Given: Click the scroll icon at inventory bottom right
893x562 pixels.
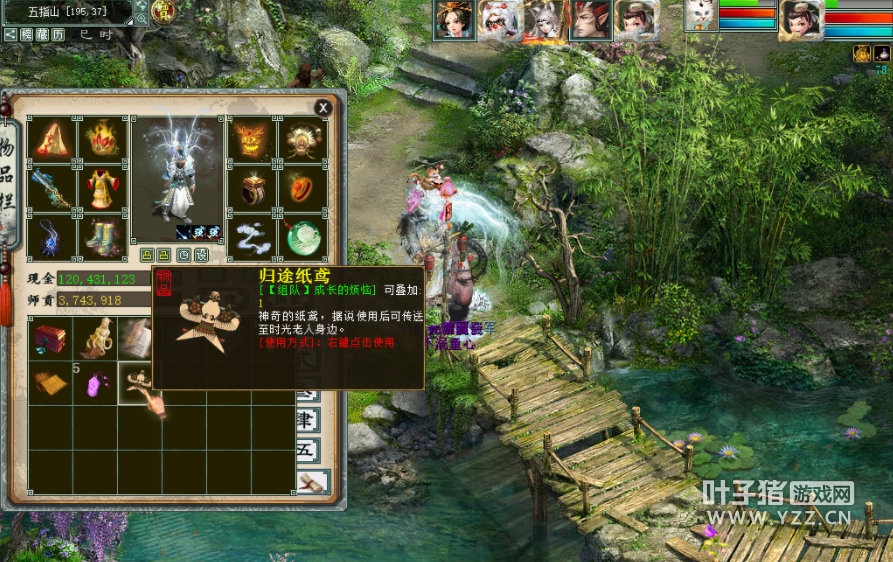Looking at the screenshot, I should pyautogui.click(x=312, y=483).
